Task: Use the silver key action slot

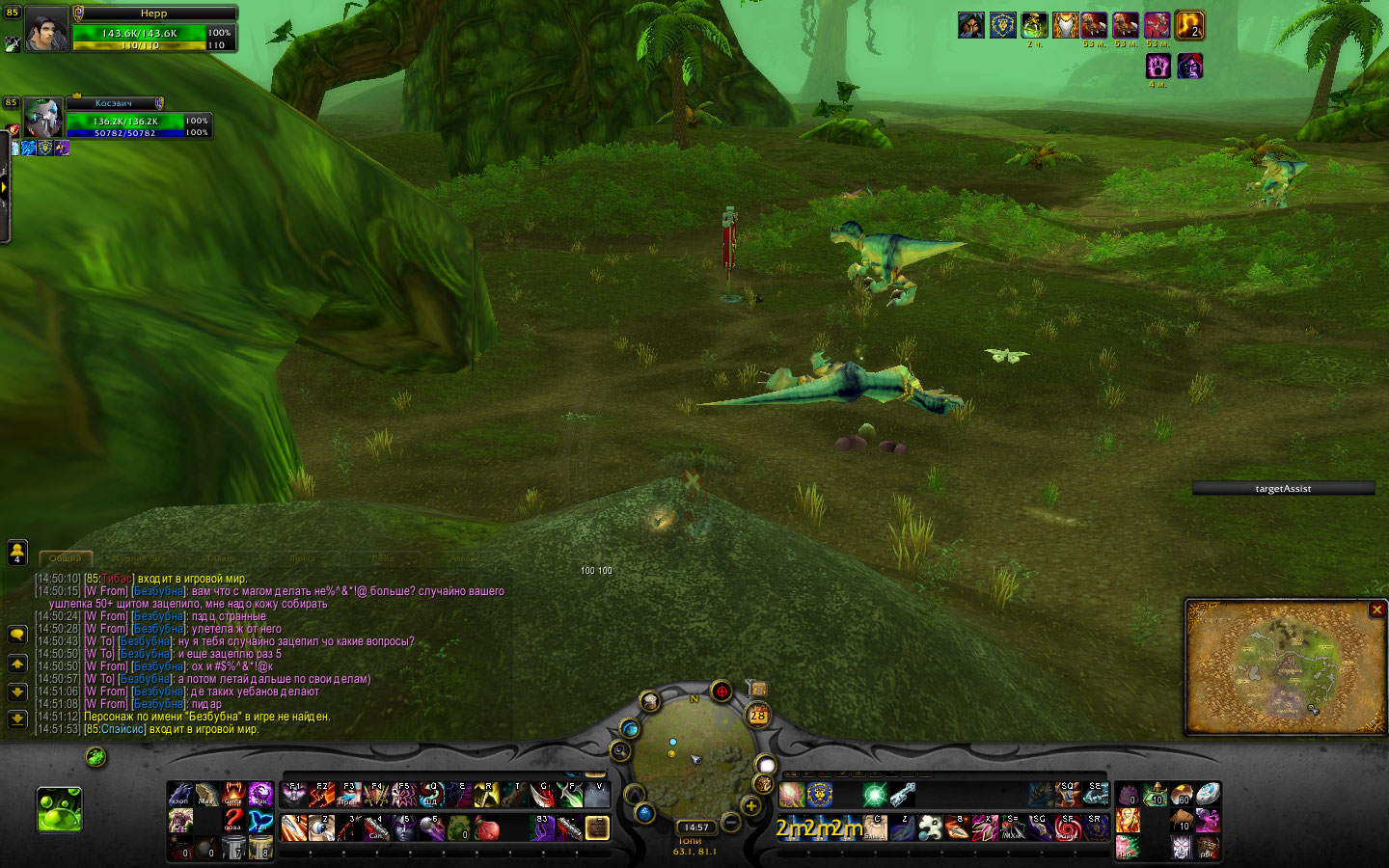Action: (x=902, y=795)
